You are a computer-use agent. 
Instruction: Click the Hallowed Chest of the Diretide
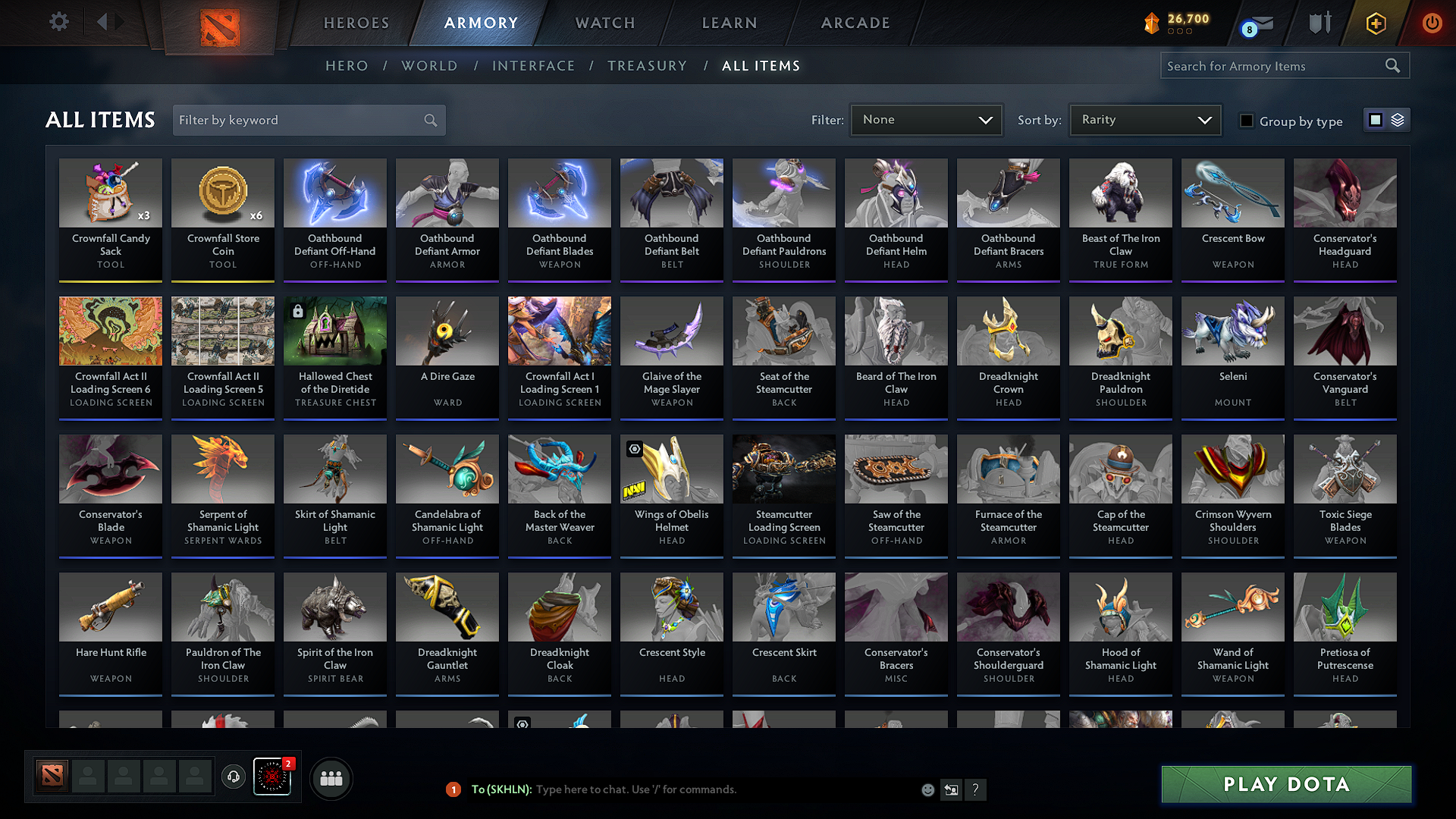[334, 331]
